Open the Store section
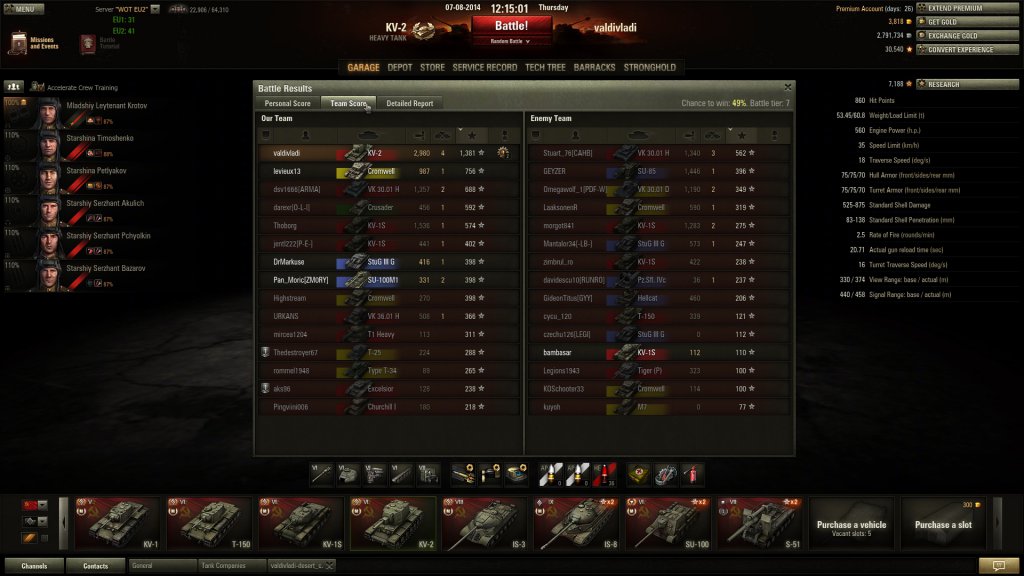1024x576 pixels. [432, 67]
